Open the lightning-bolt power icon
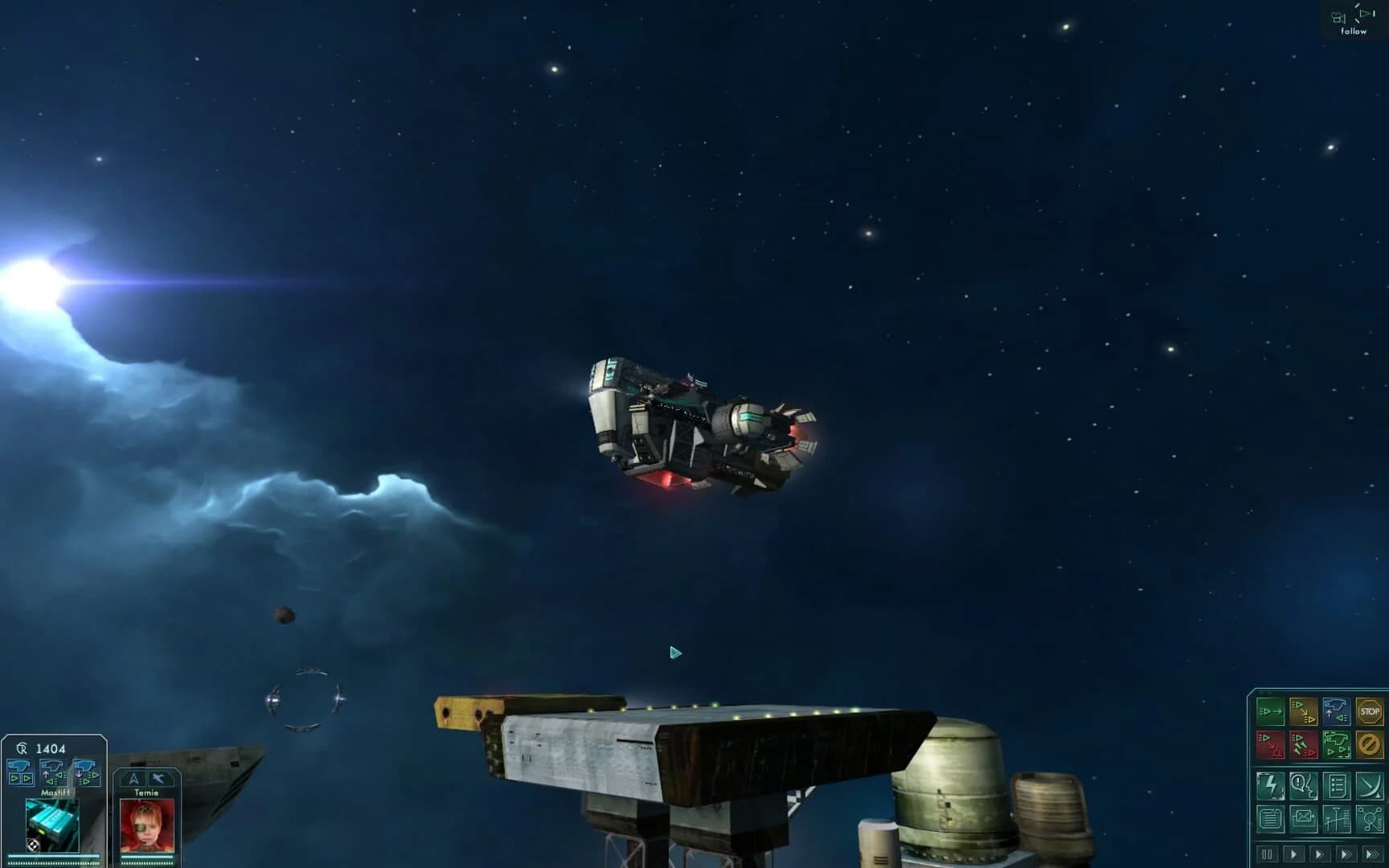Screen dimensions: 1389x868 click(1270, 785)
